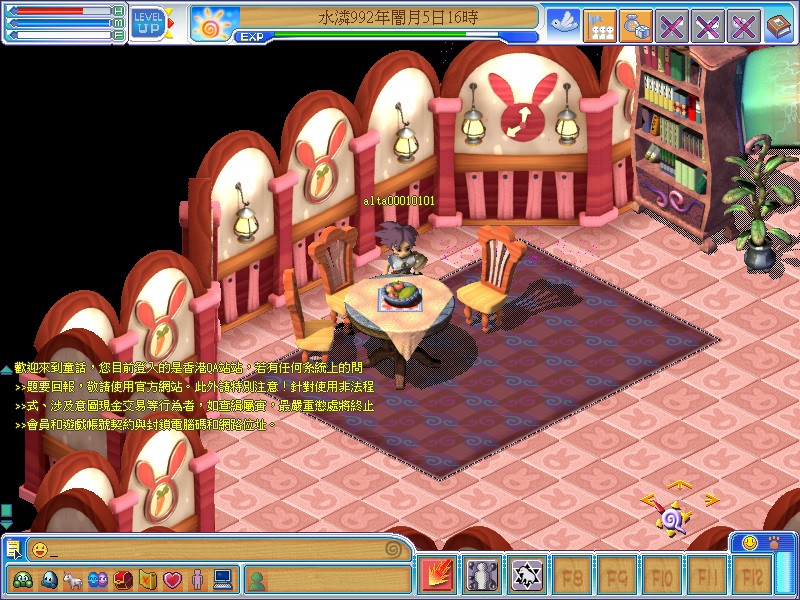Activate the fire burst skill slot
This screenshot has height=600, width=800.
pyautogui.click(x=437, y=575)
